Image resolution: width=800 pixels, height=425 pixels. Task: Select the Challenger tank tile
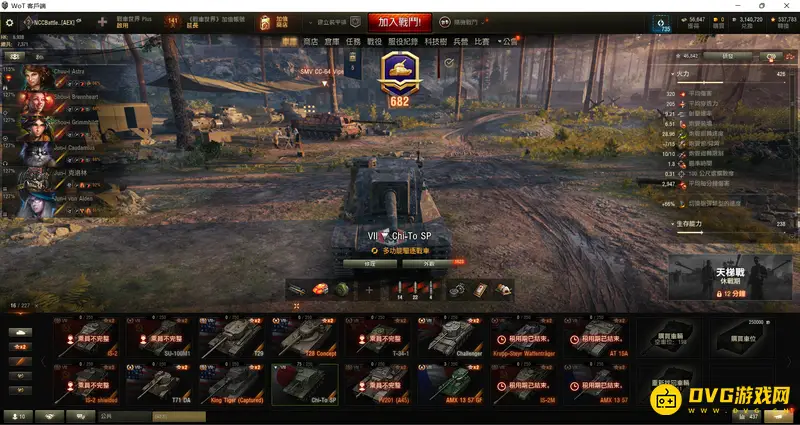pyautogui.click(x=448, y=337)
